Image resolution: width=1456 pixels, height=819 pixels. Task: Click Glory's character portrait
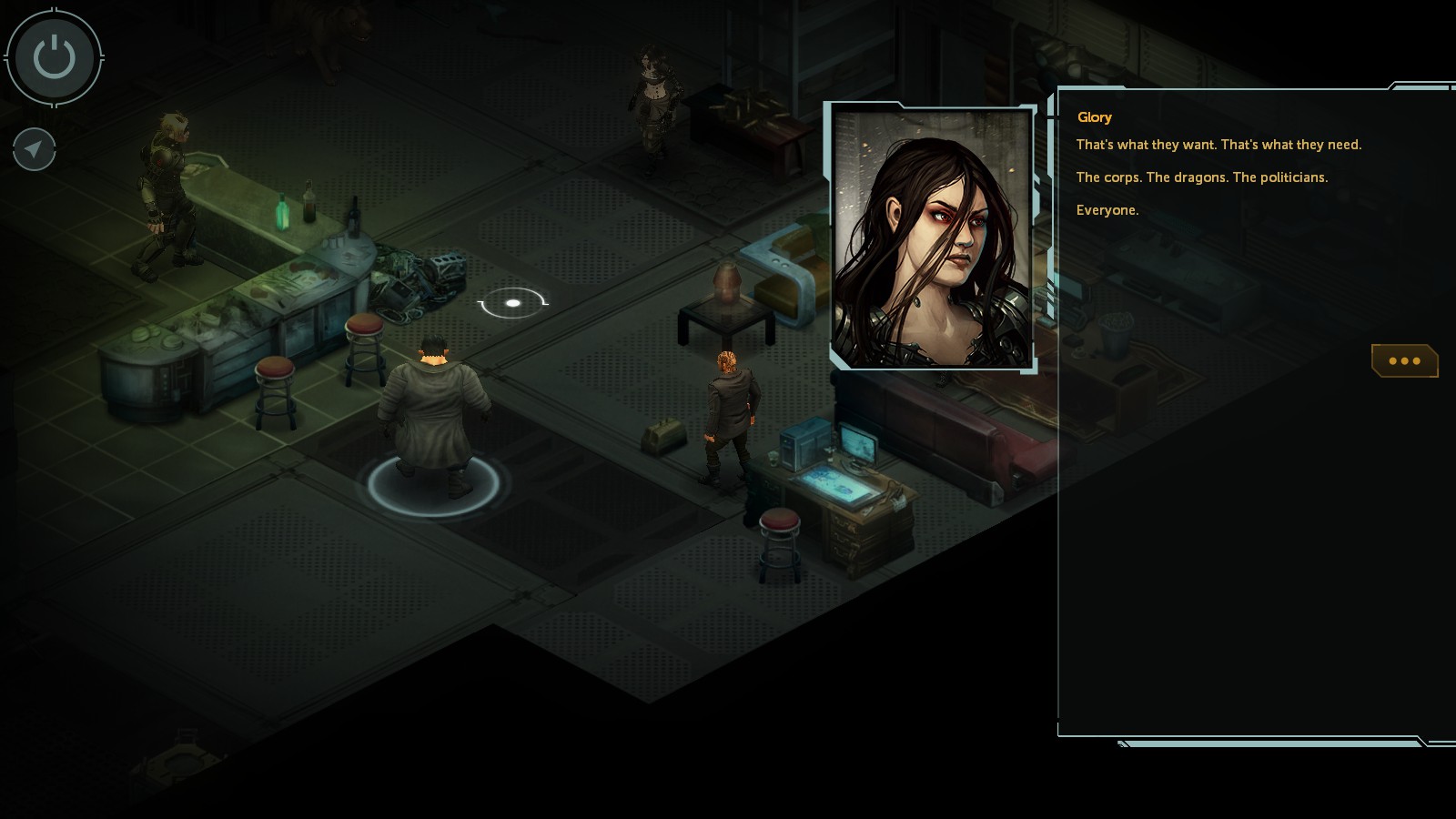933,237
